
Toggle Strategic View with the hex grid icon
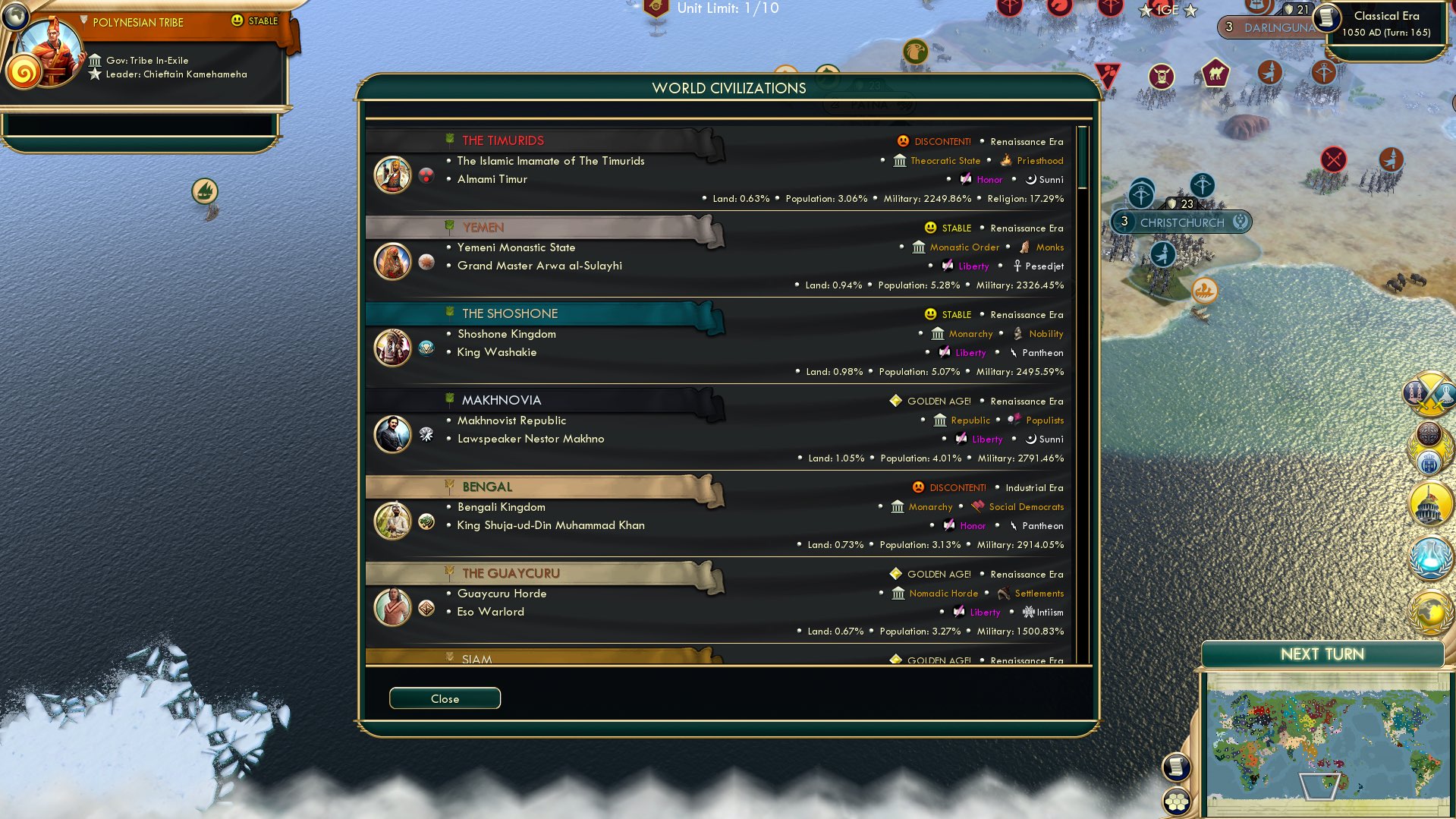1175,802
